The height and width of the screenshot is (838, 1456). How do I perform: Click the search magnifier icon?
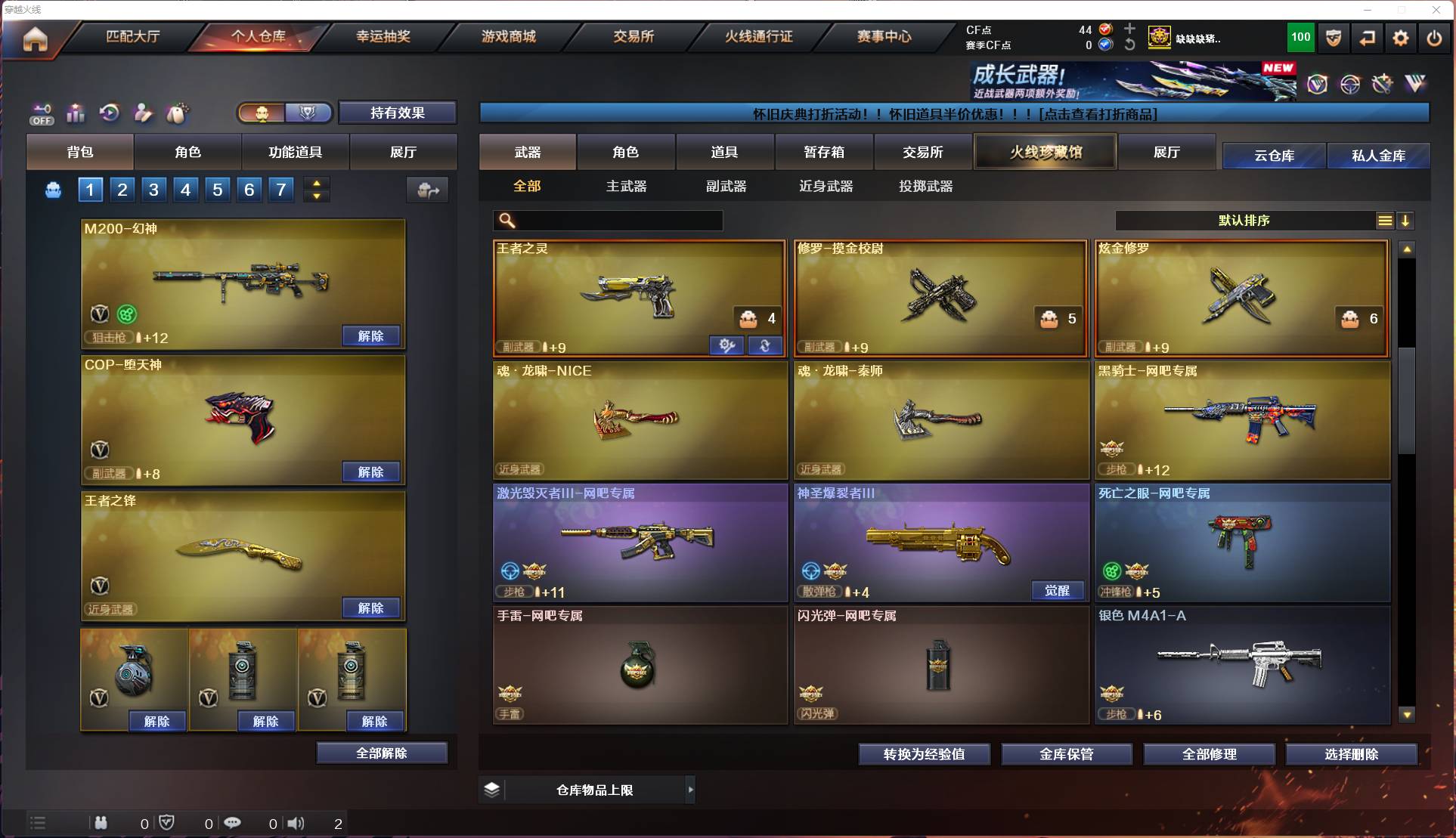click(505, 221)
